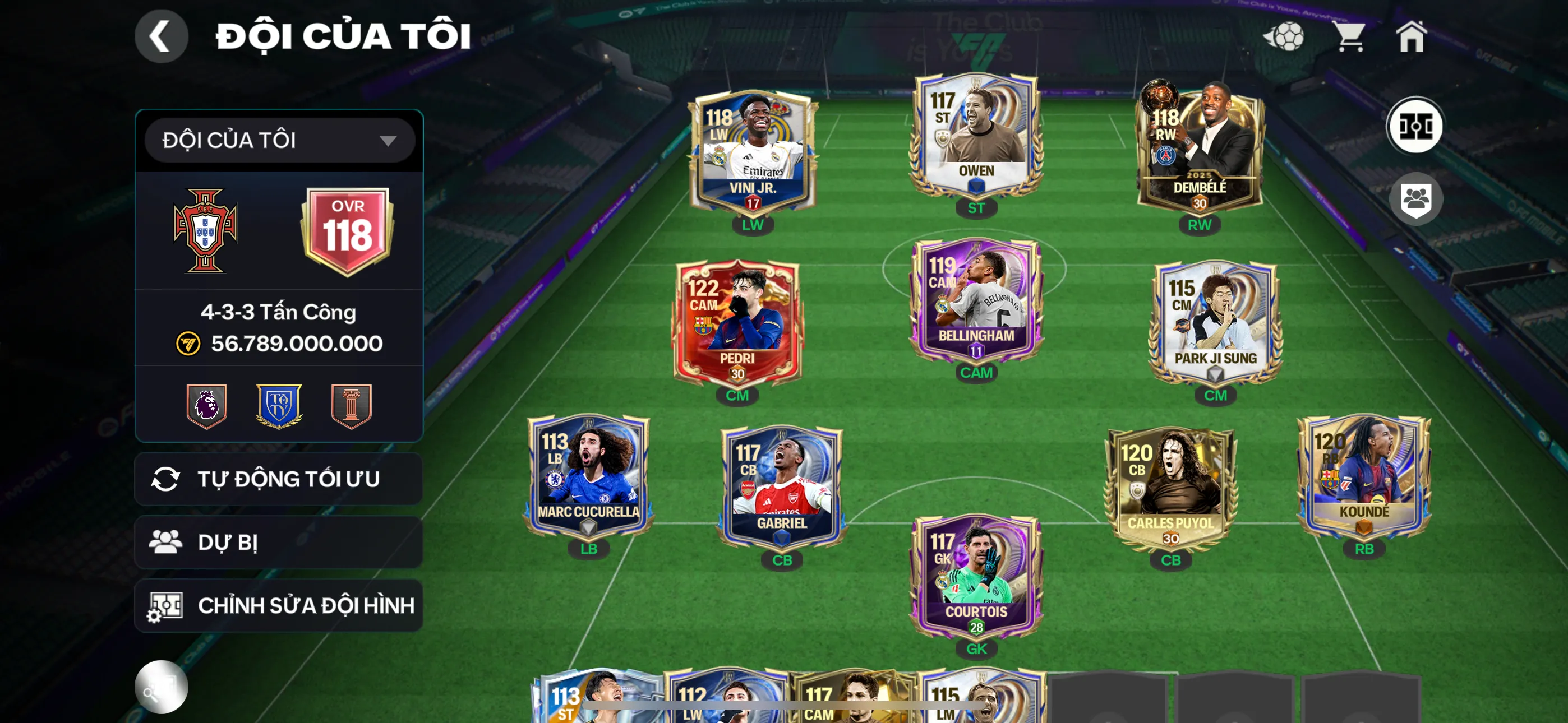This screenshot has height=723, width=1568.
Task: Open the team shield group button
Action: point(1414,199)
